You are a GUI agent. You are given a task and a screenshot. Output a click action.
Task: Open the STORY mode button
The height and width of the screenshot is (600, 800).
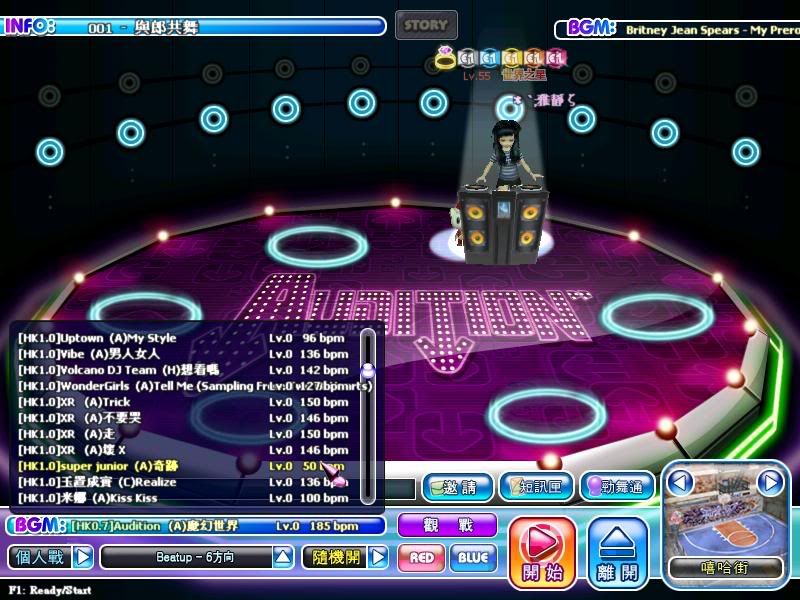point(426,25)
